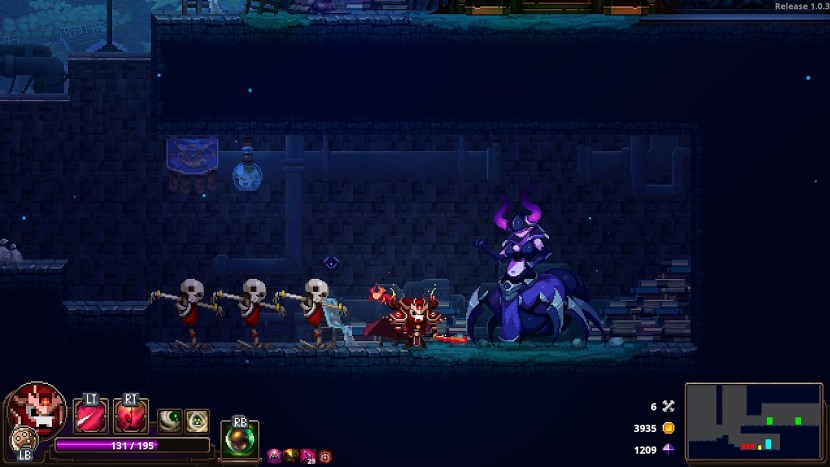Image resolution: width=830 pixels, height=467 pixels.
Task: Activate the red slash skill icon
Action: point(90,416)
